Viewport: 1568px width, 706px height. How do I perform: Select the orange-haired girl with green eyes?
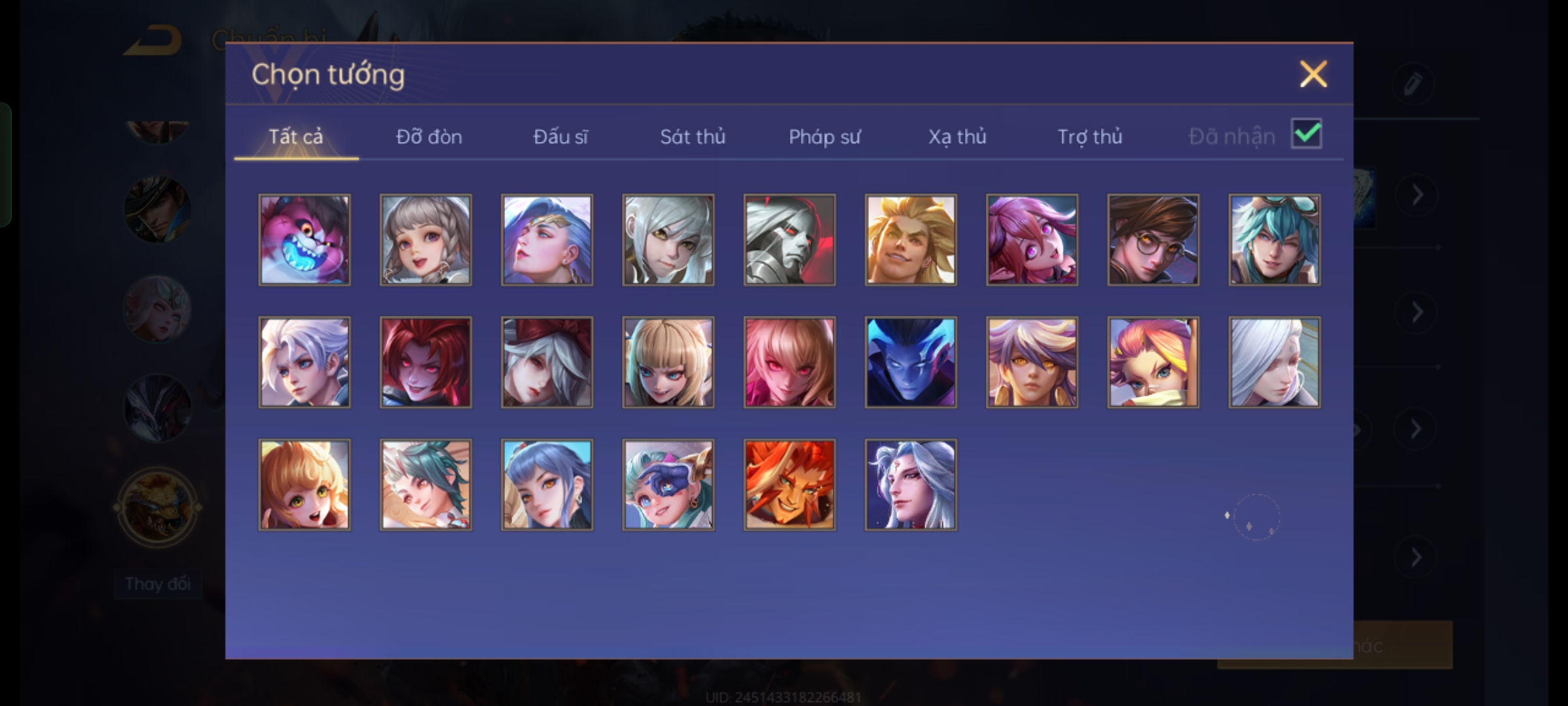click(304, 484)
